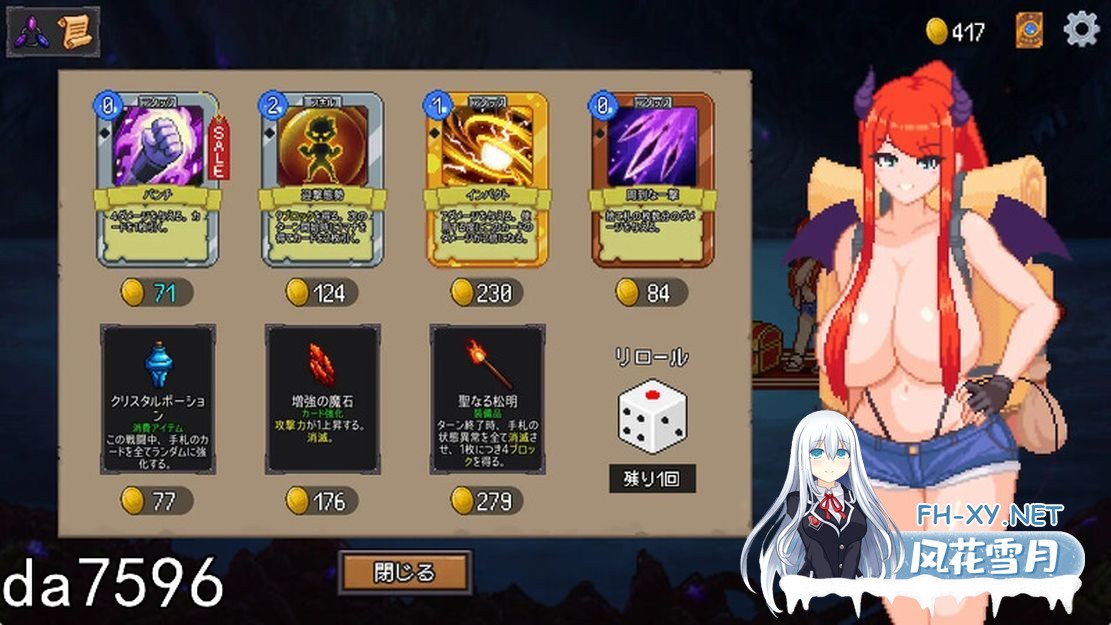The image size is (1111, 625).
Task: Select the holy torch equipment item
Action: (487, 398)
